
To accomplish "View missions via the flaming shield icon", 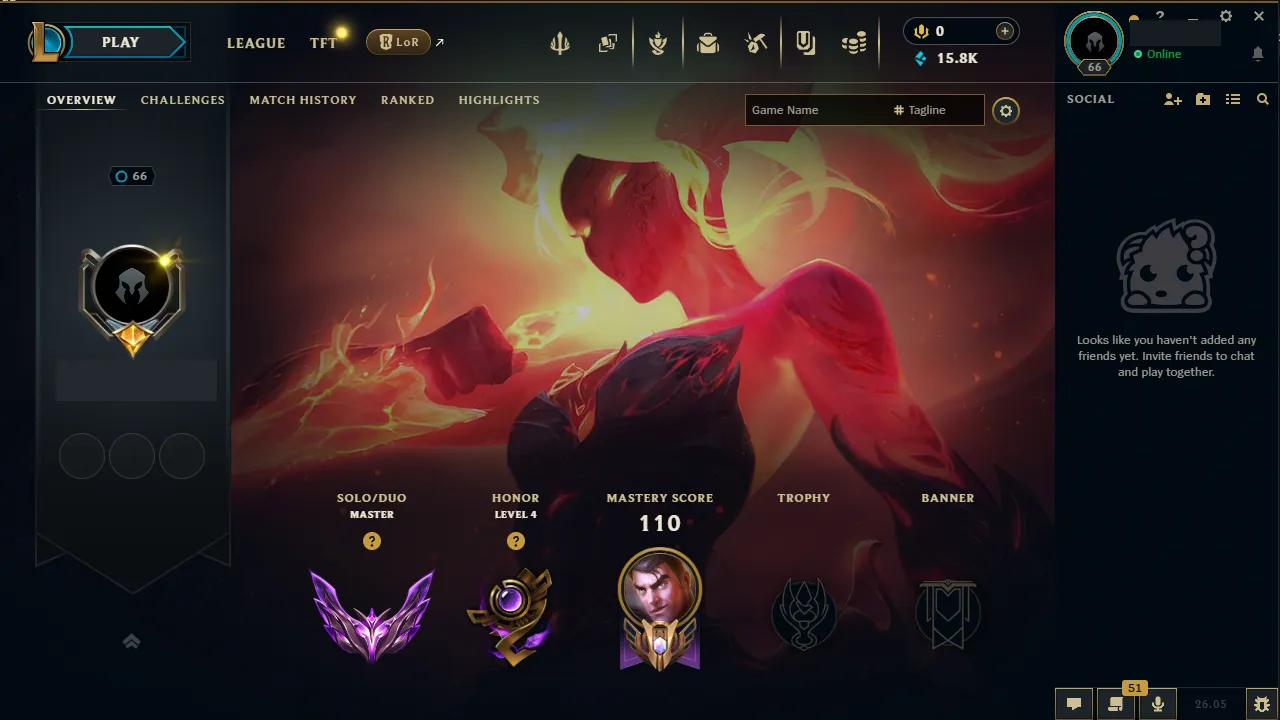I will point(658,42).
